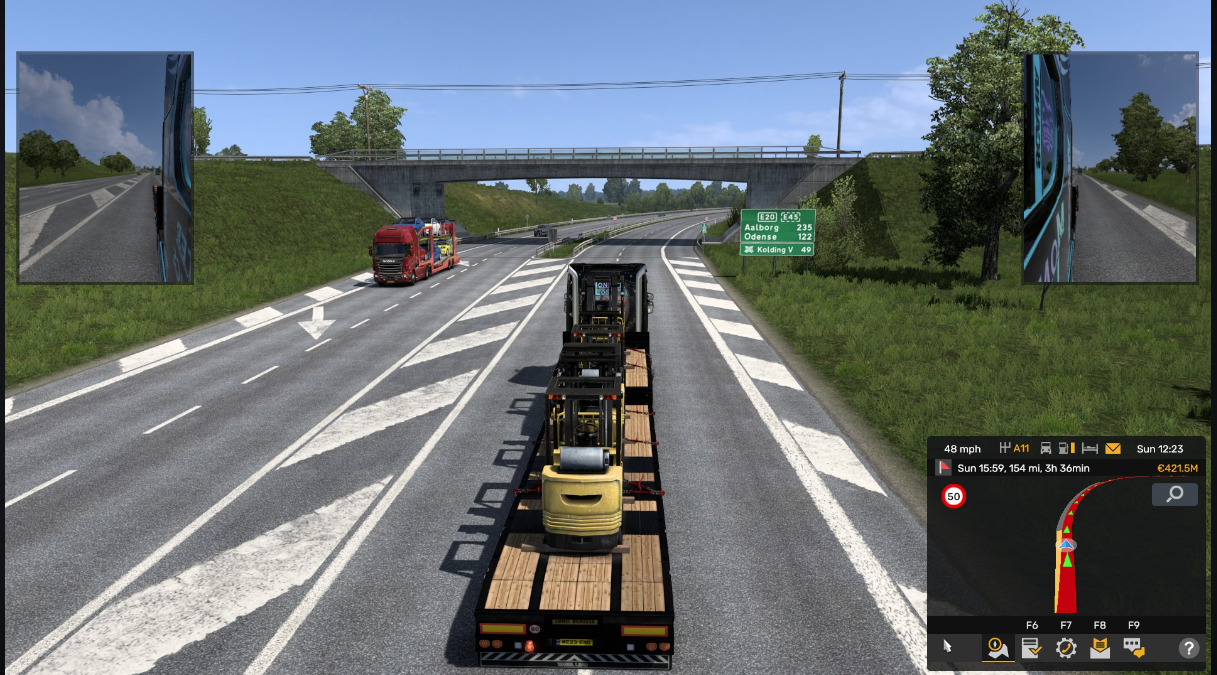Open the chat messages tab
The width and height of the screenshot is (1217, 675).
[1134, 648]
